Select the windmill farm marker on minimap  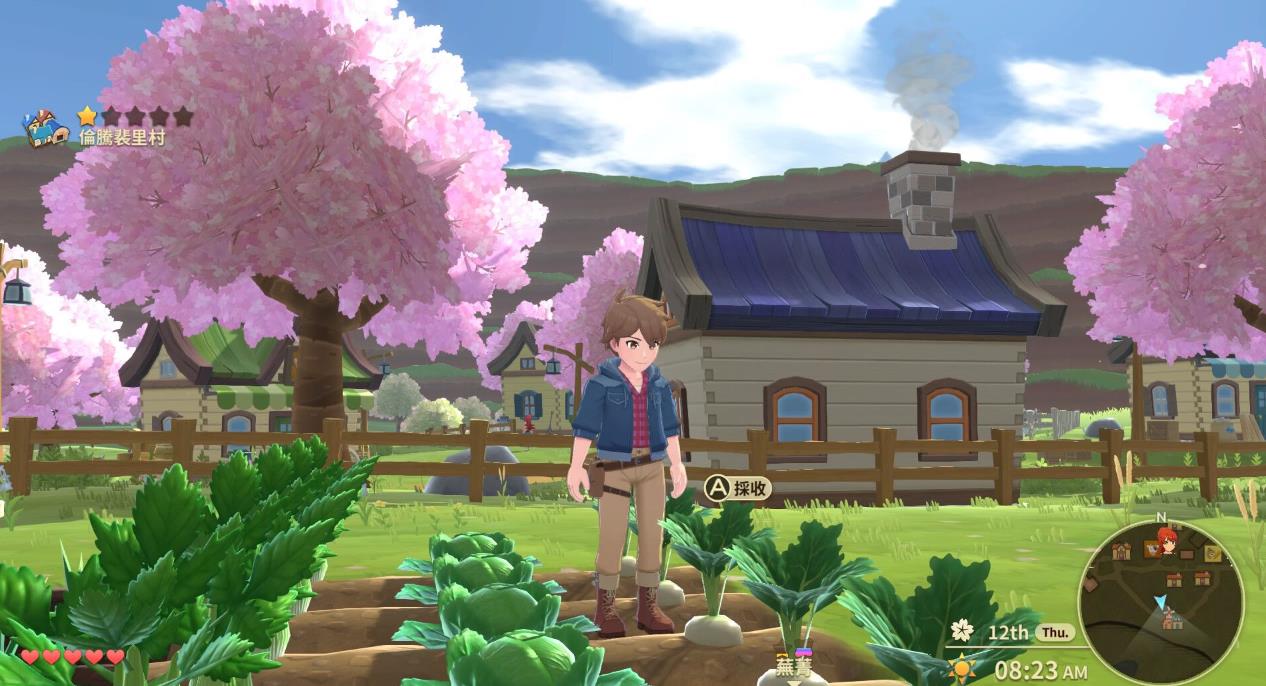coord(1173,620)
